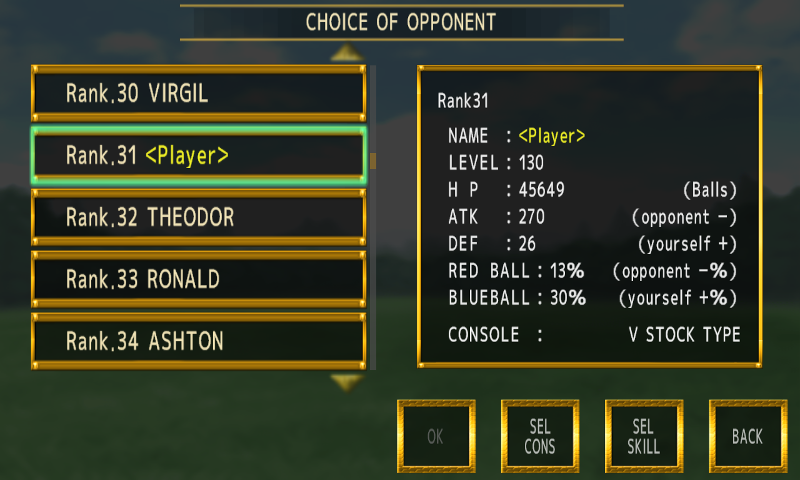Select Rank 33 RONALD from the list

pyautogui.click(x=199, y=279)
